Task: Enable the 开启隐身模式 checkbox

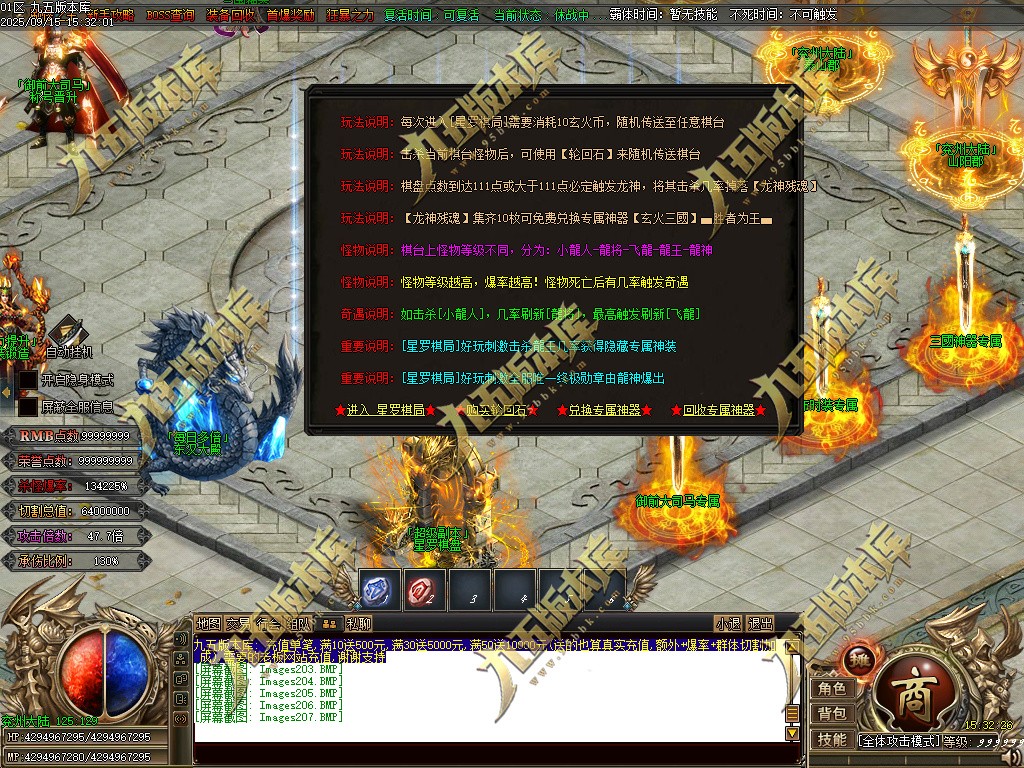Action: 28,380
